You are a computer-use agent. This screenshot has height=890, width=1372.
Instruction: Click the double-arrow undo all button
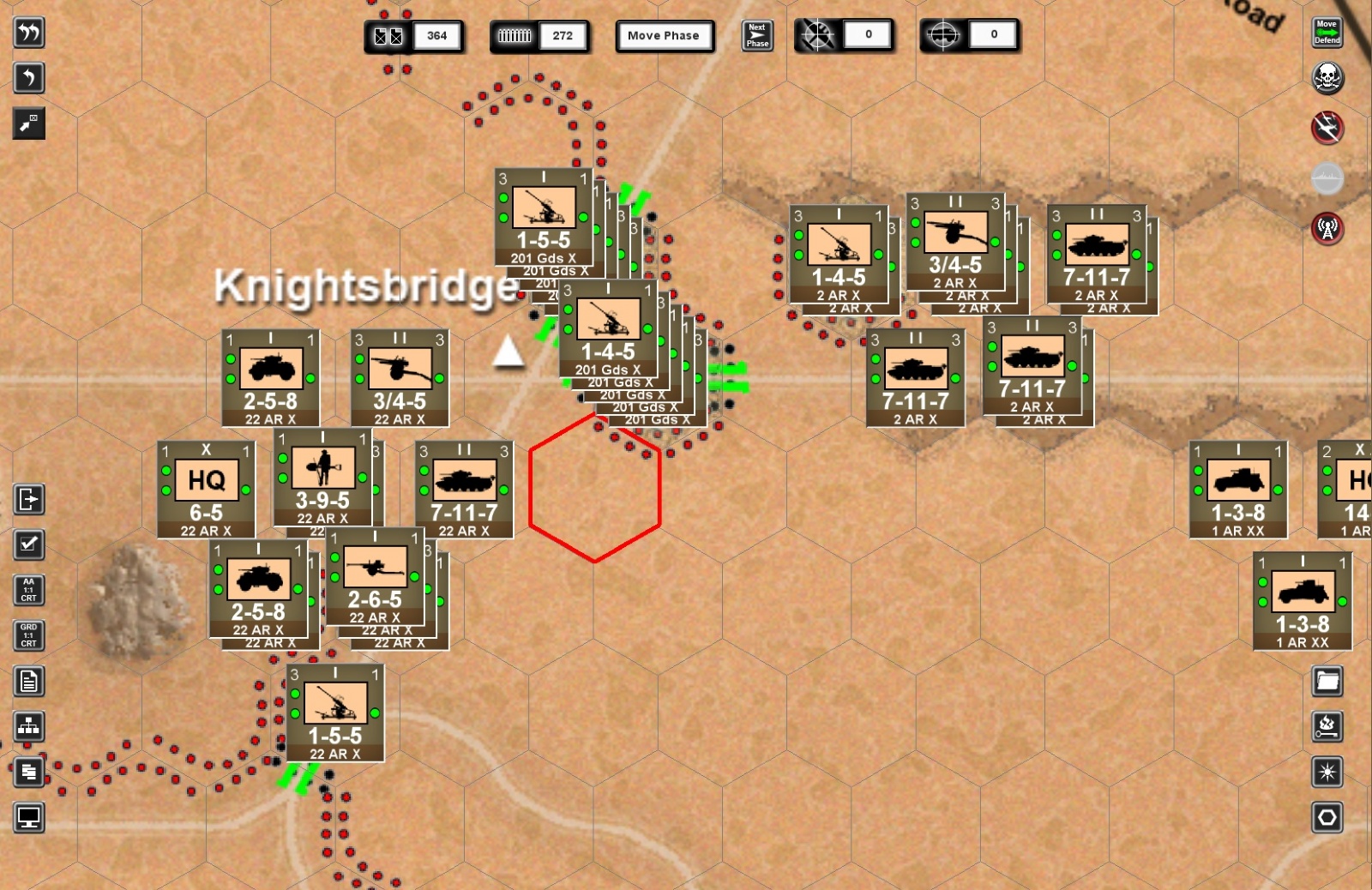pyautogui.click(x=29, y=33)
